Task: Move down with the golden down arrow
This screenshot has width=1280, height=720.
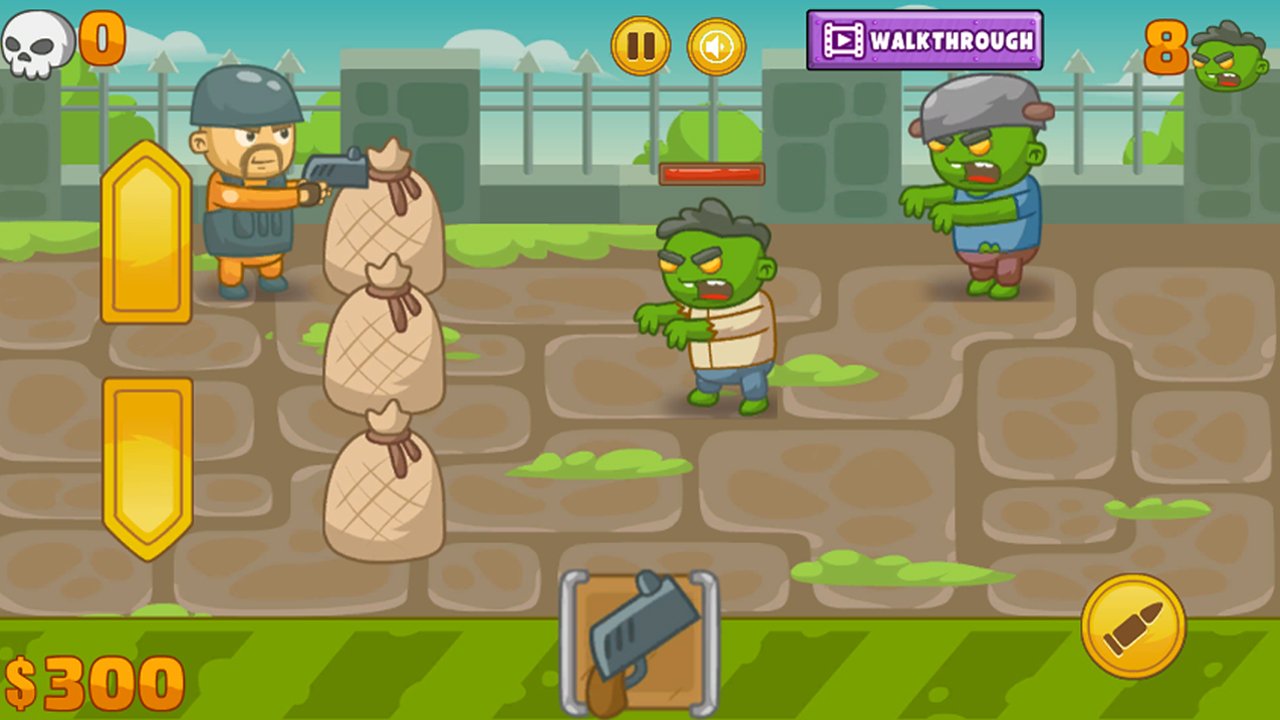Action: 147,468
